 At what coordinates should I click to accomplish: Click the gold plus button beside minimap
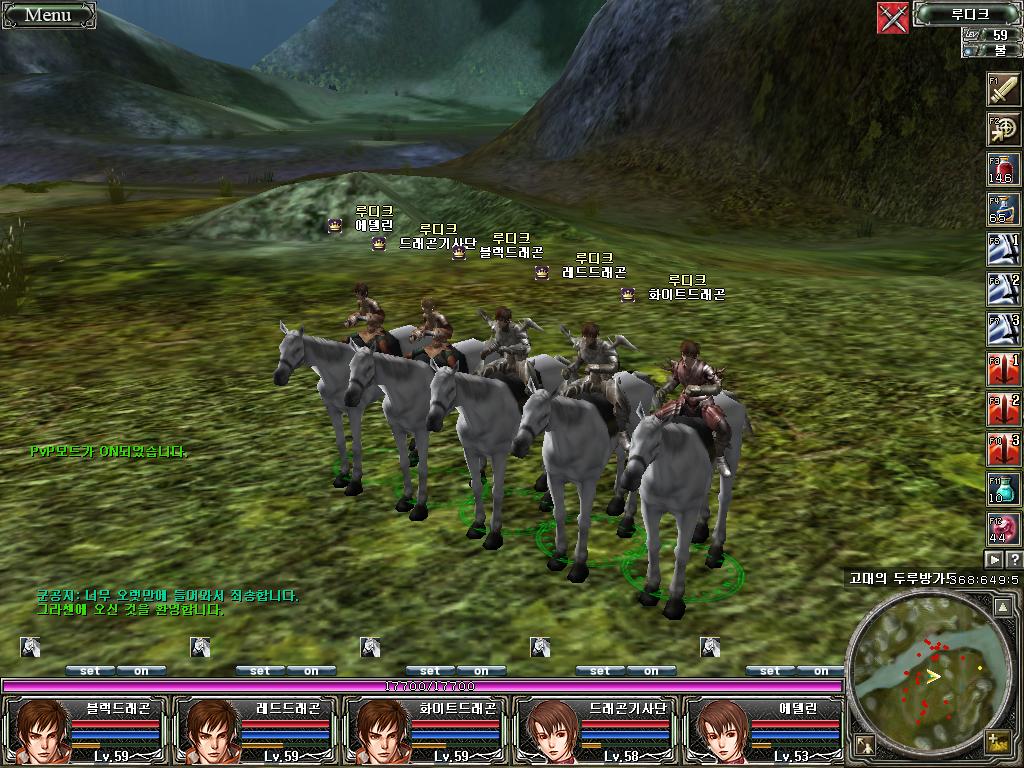996,742
